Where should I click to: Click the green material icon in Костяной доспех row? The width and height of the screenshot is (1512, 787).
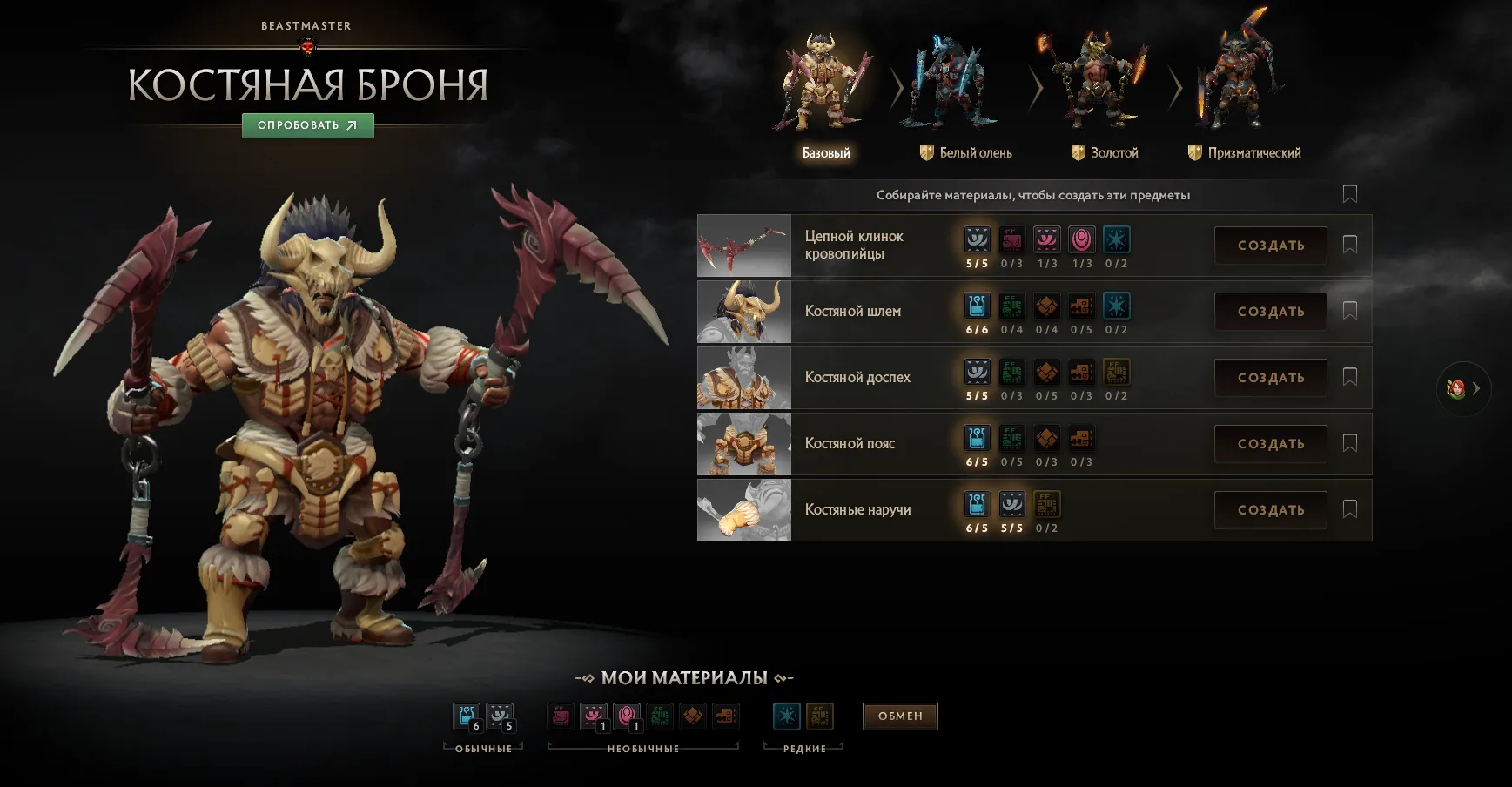(1012, 372)
